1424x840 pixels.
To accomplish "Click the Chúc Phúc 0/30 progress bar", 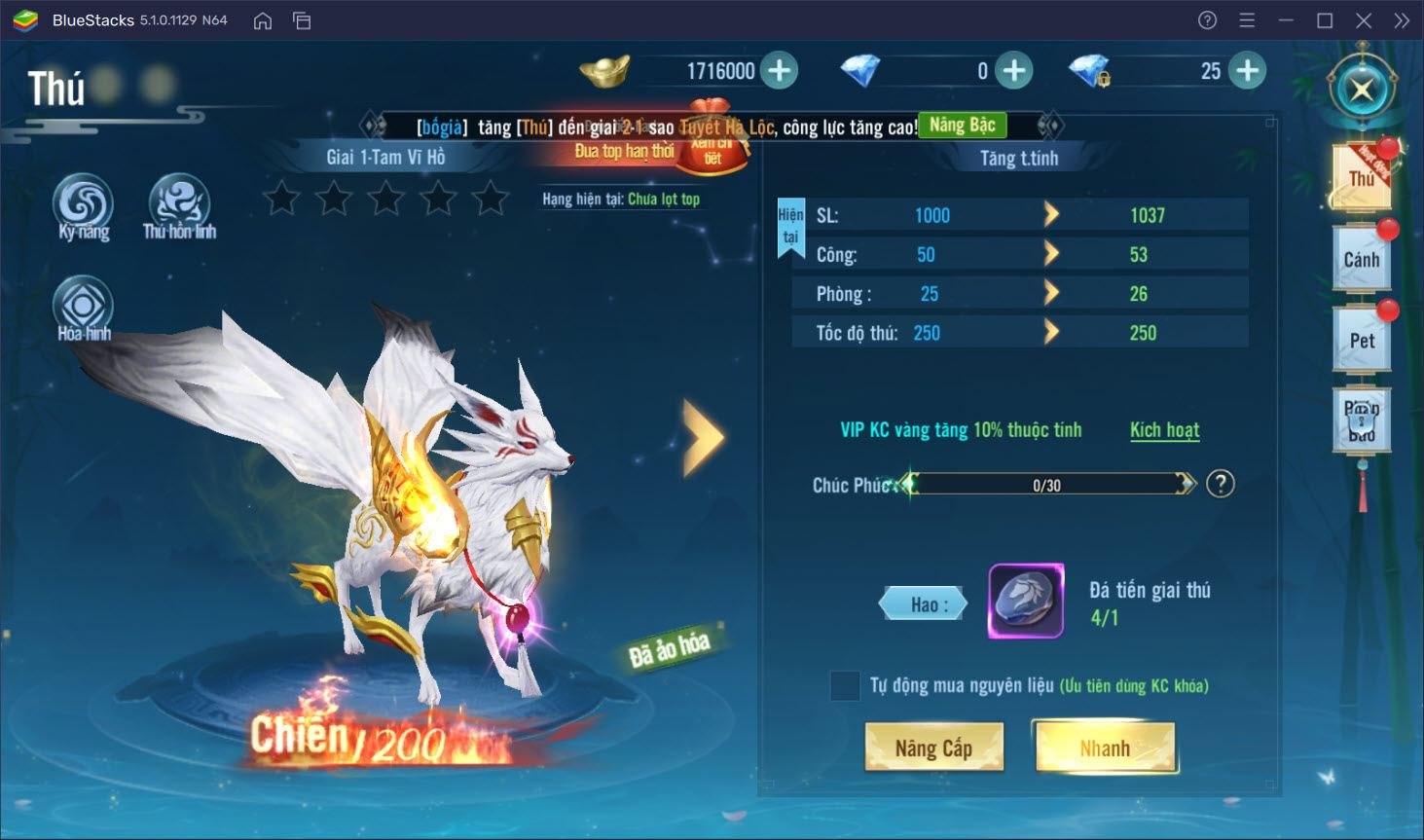I will [1046, 484].
